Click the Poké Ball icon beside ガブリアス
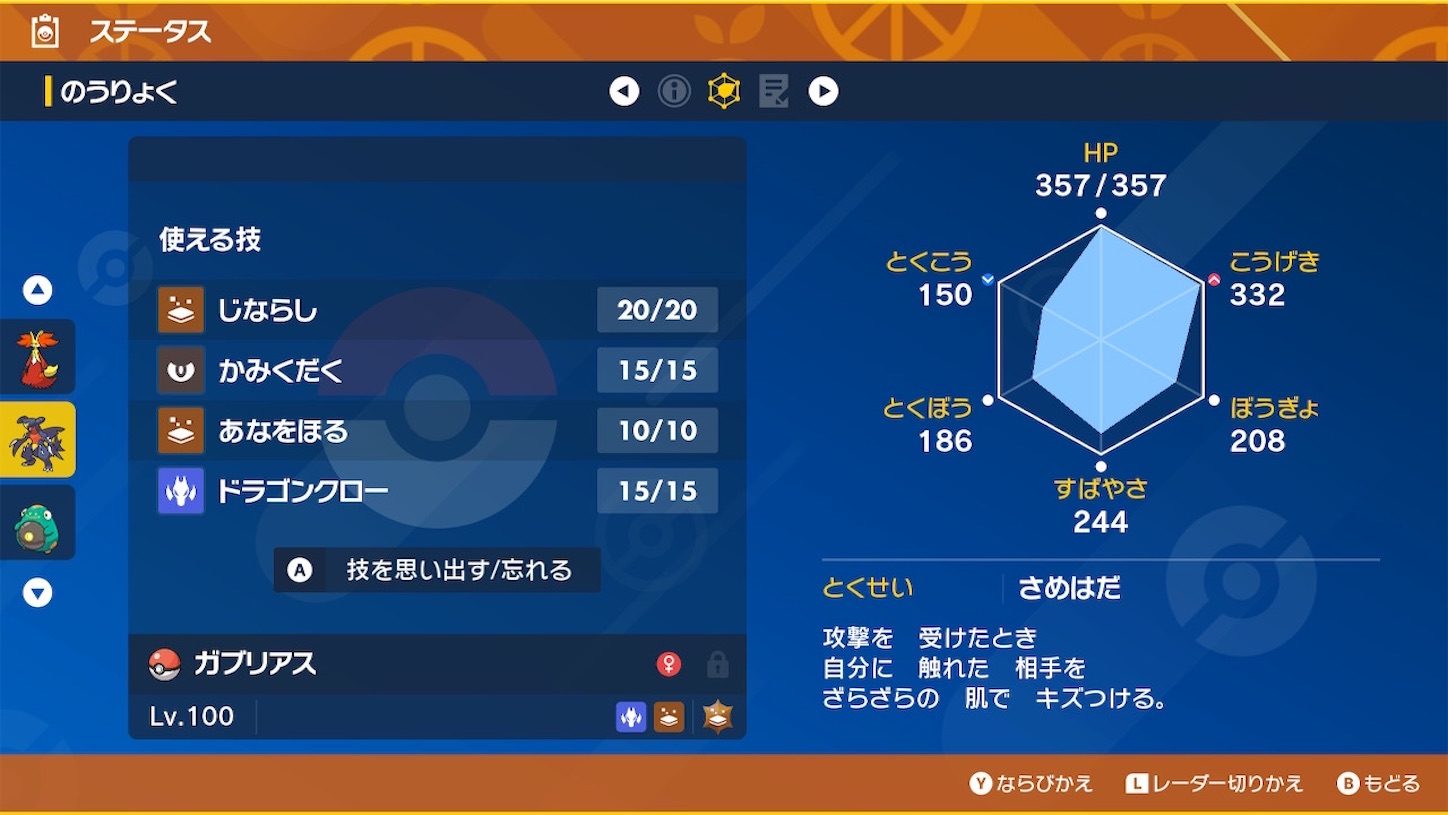 (x=166, y=664)
